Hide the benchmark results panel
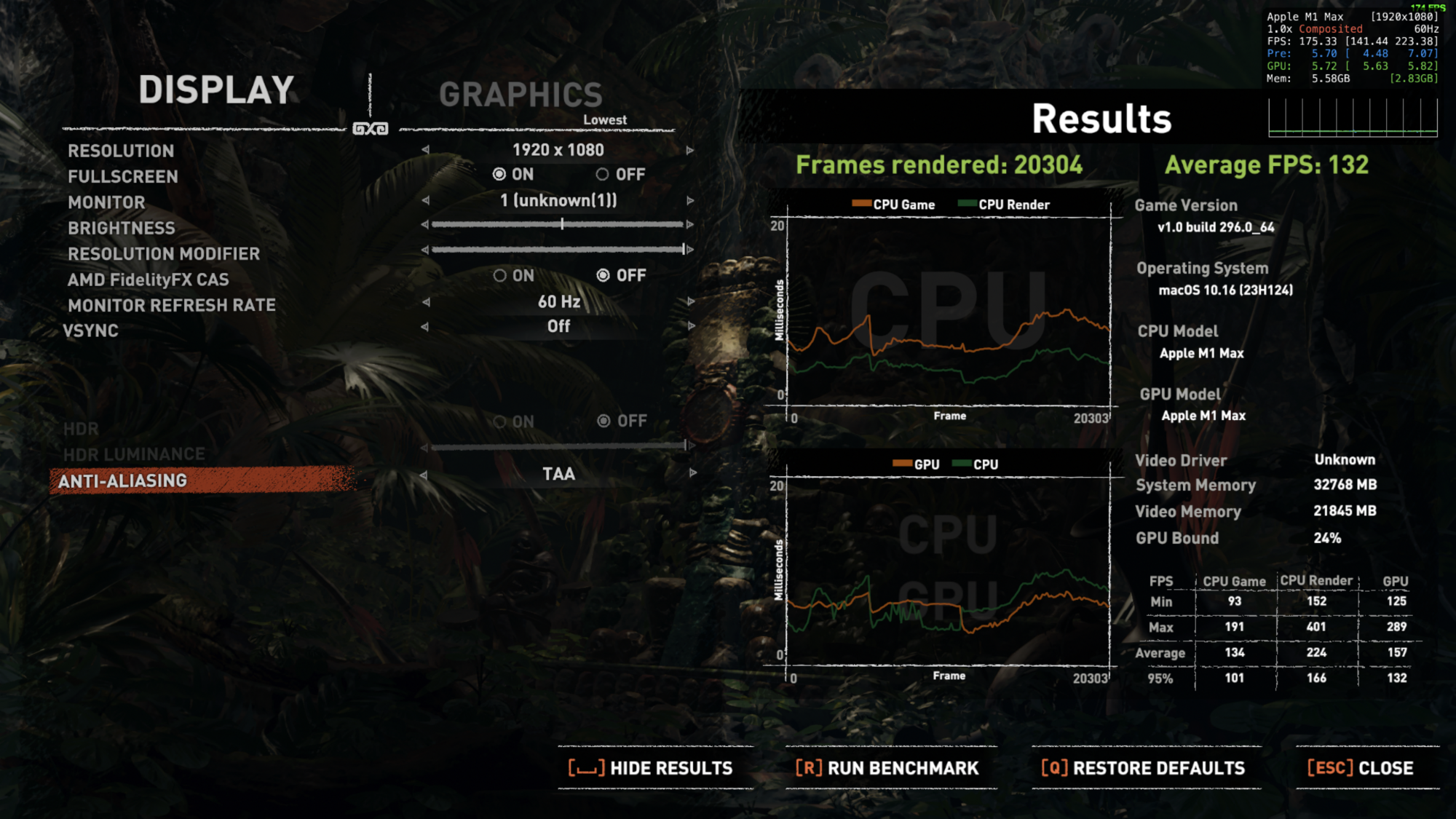 [651, 768]
